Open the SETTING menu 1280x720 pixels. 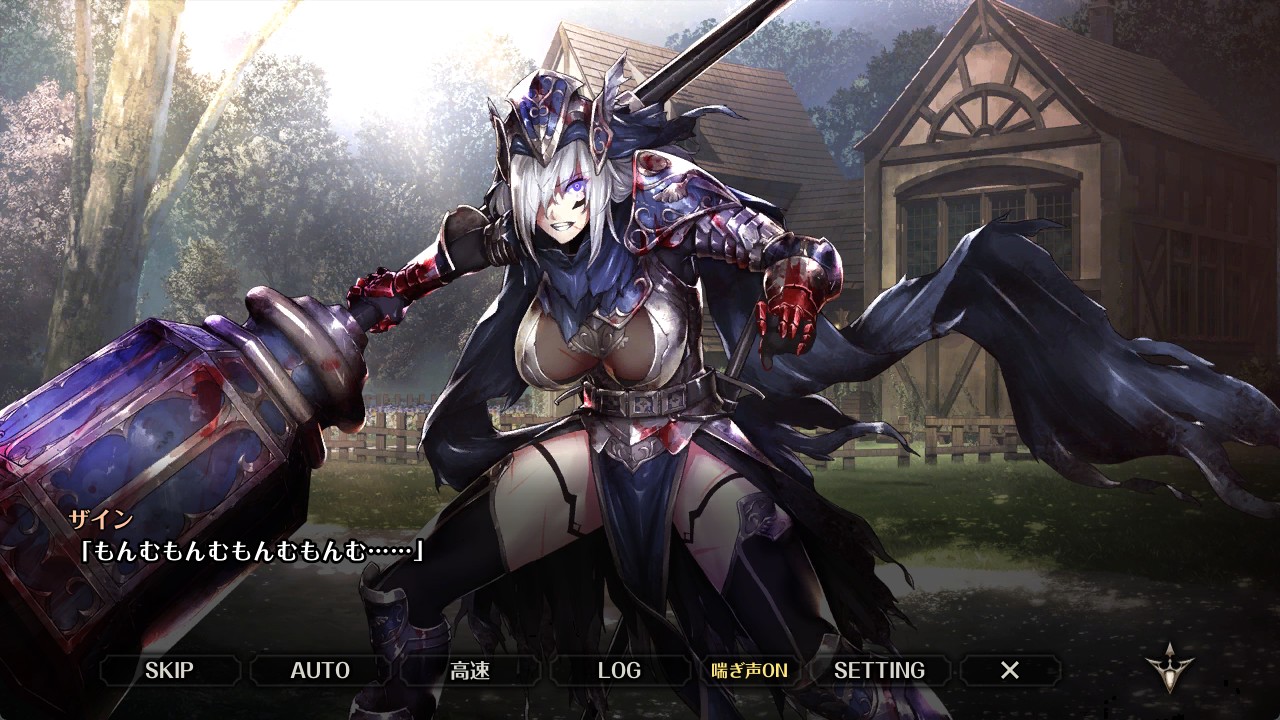(879, 670)
